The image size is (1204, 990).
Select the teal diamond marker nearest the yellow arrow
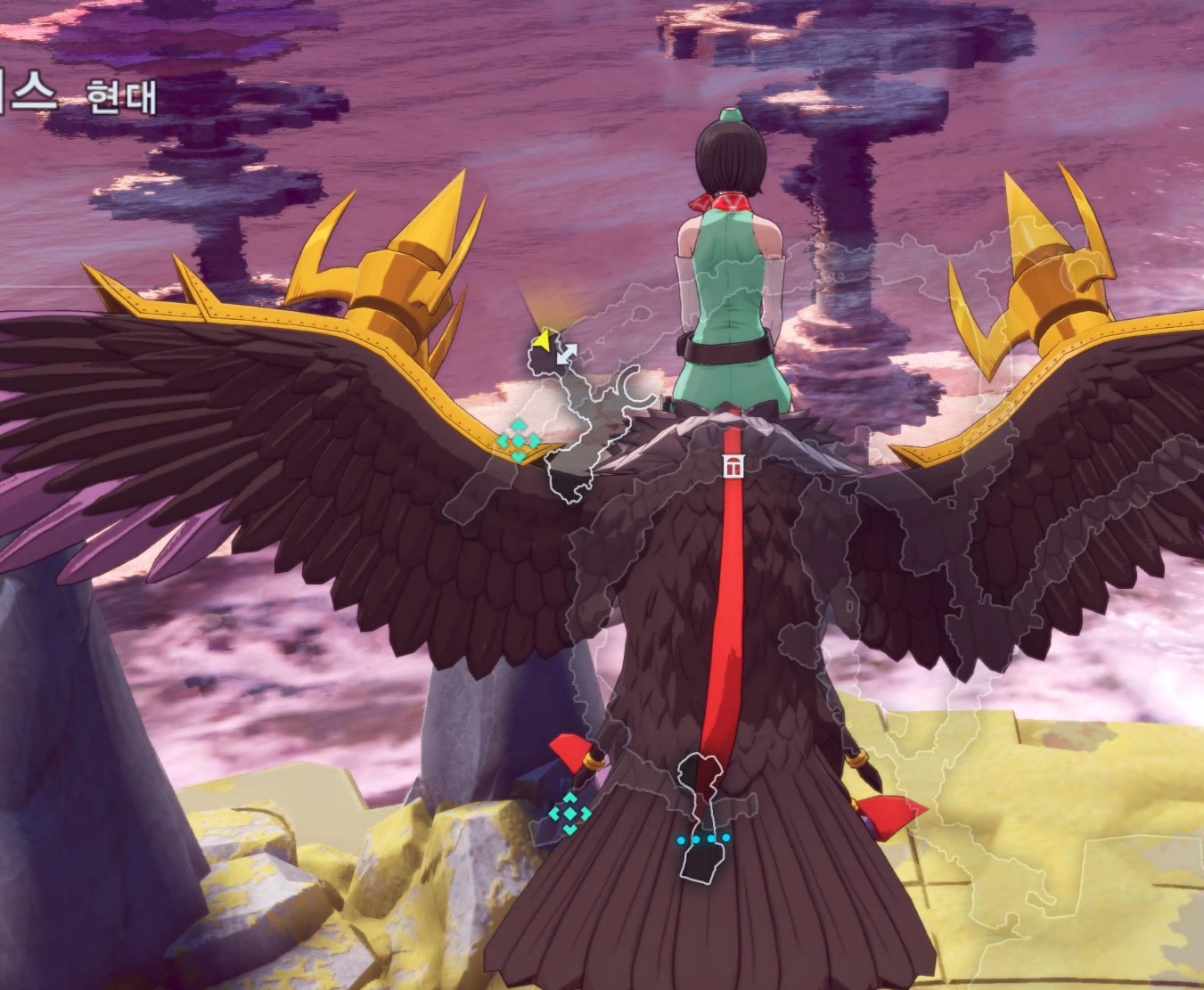518,440
